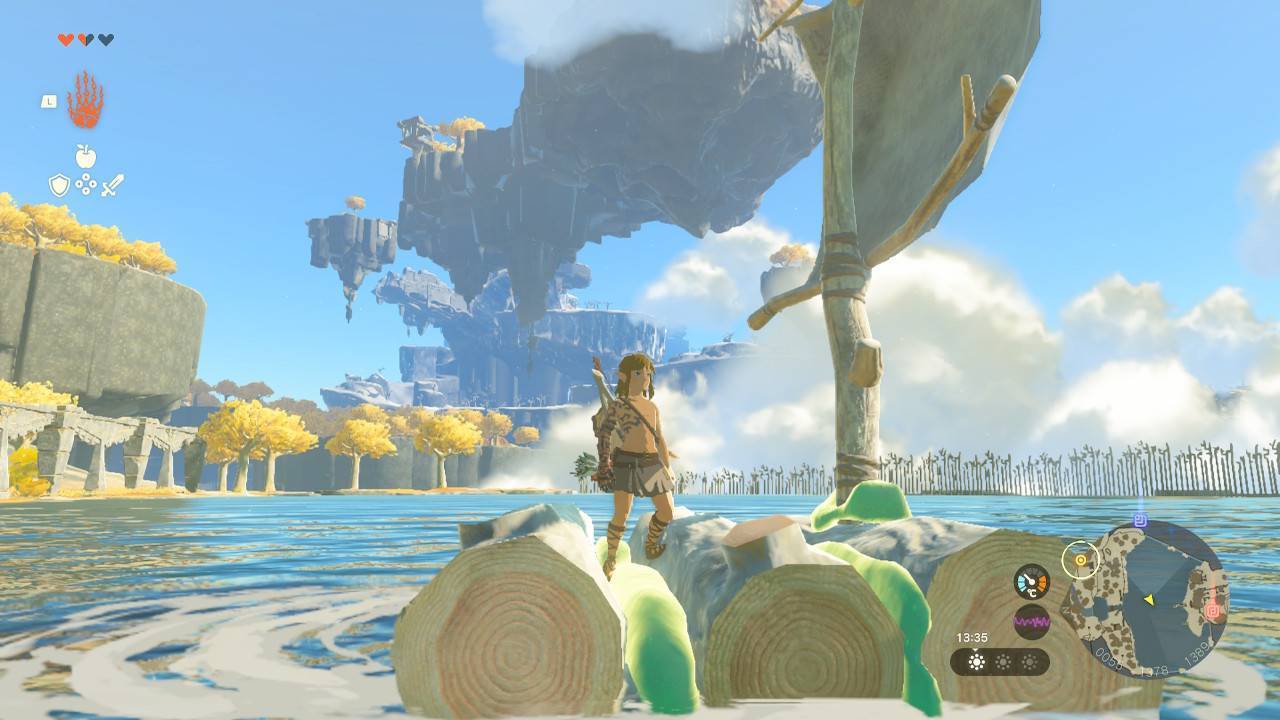Choose the sword weapon quick-select icon

pyautogui.click(x=112, y=185)
